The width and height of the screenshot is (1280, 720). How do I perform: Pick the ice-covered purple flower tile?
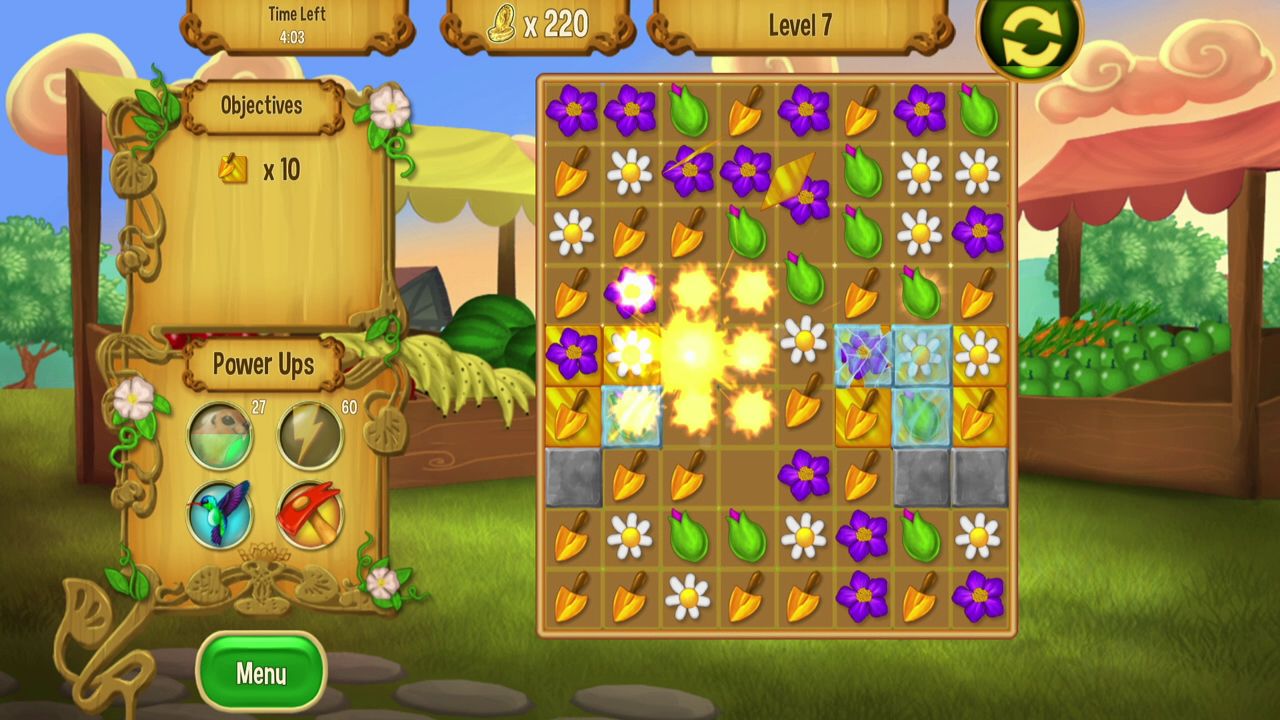click(x=863, y=354)
